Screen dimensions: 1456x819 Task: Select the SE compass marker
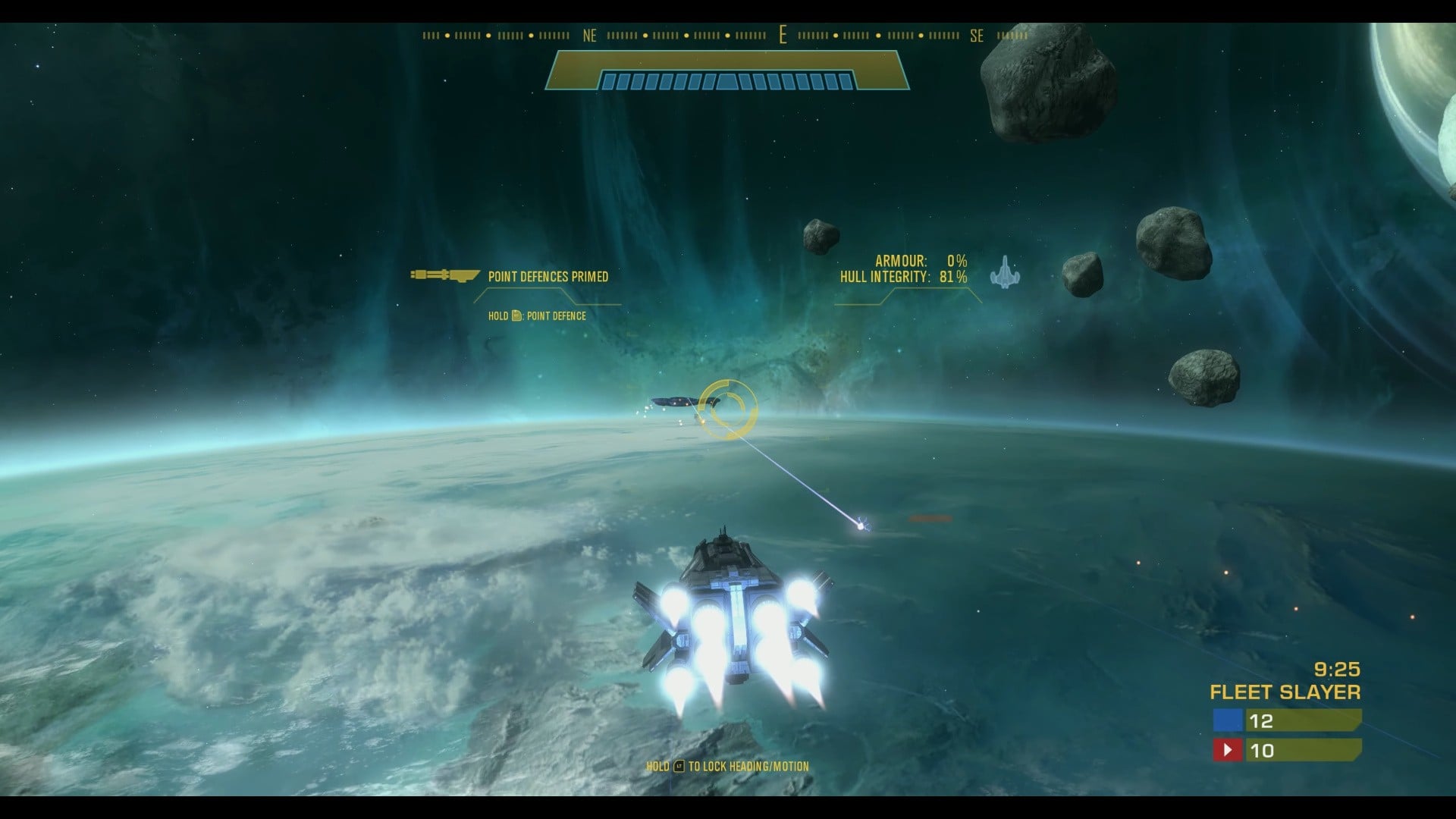pyautogui.click(x=976, y=36)
